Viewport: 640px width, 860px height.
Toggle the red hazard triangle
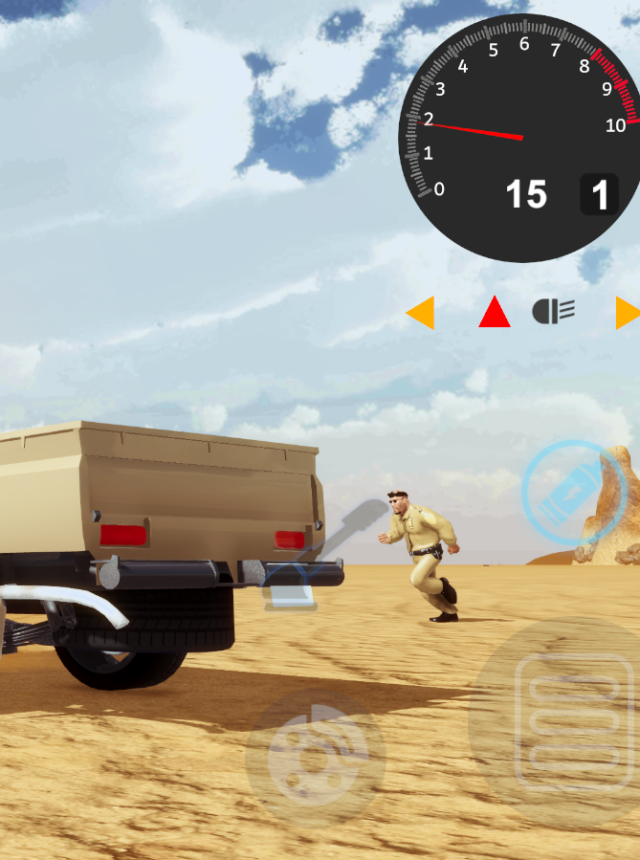click(494, 313)
